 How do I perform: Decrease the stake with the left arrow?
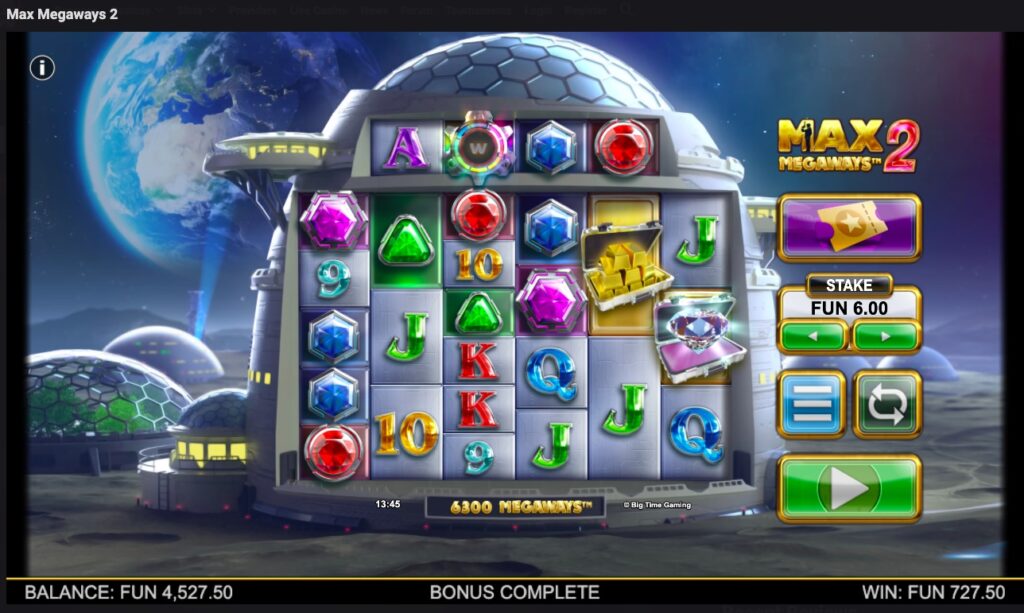click(x=813, y=336)
